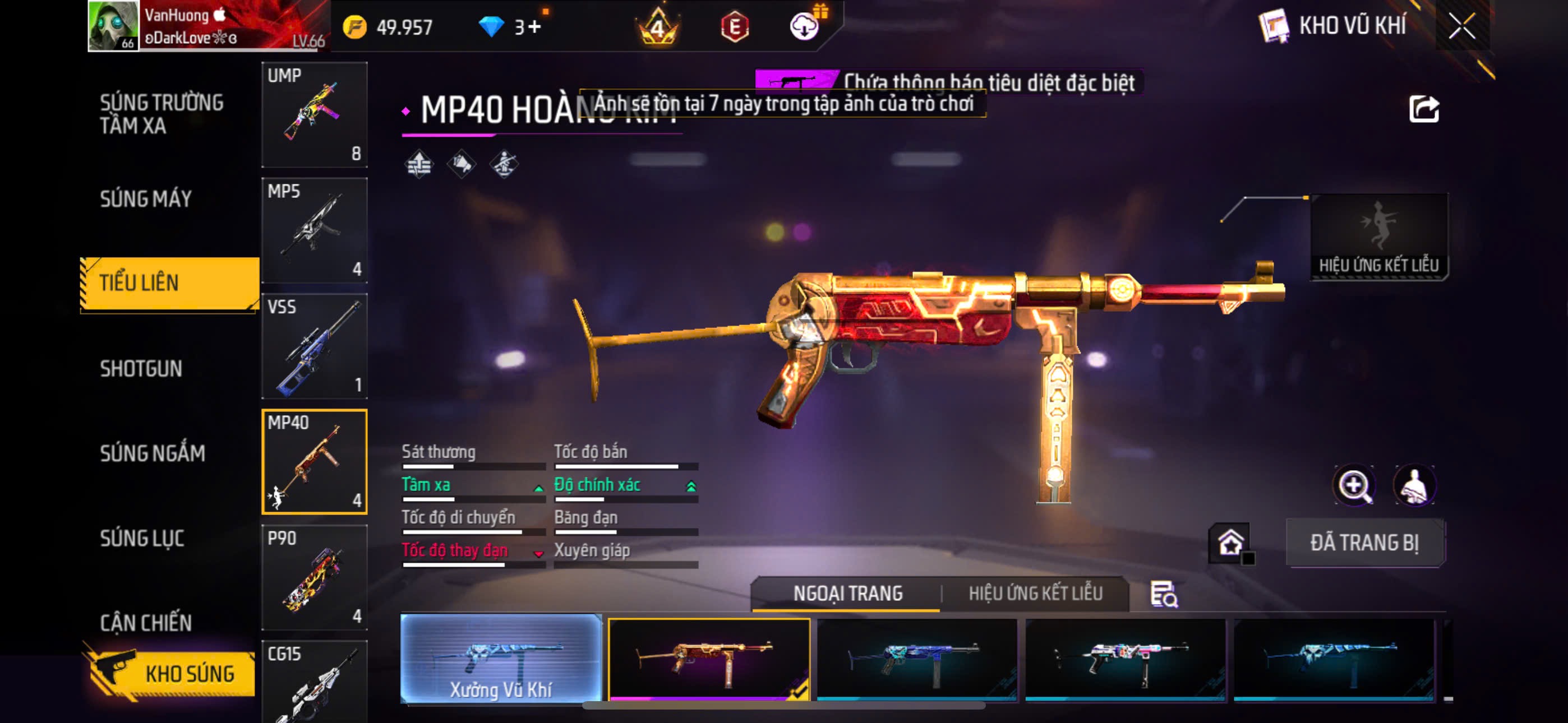
Task: Select the UMP weapon tile
Action: tap(314, 114)
